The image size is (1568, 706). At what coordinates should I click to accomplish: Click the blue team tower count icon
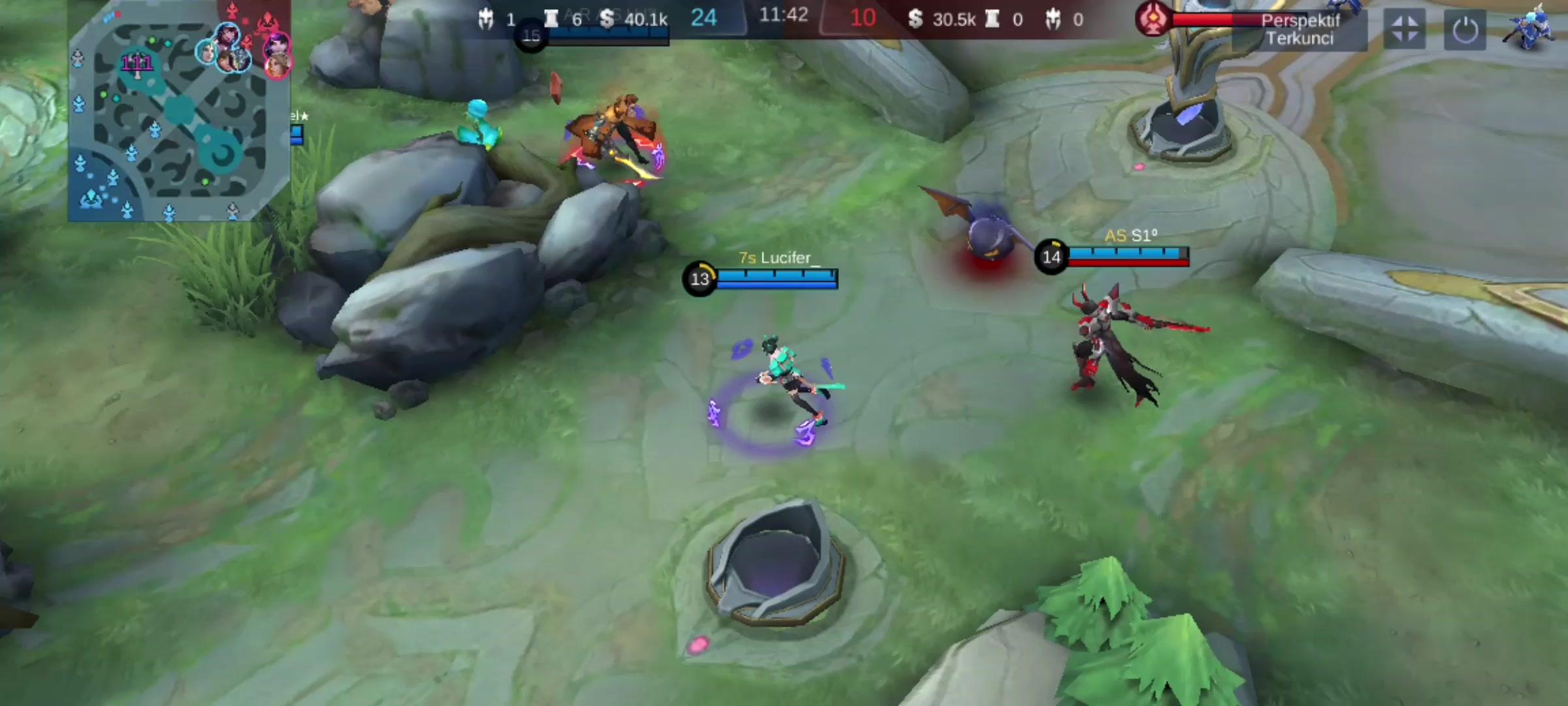(551, 19)
